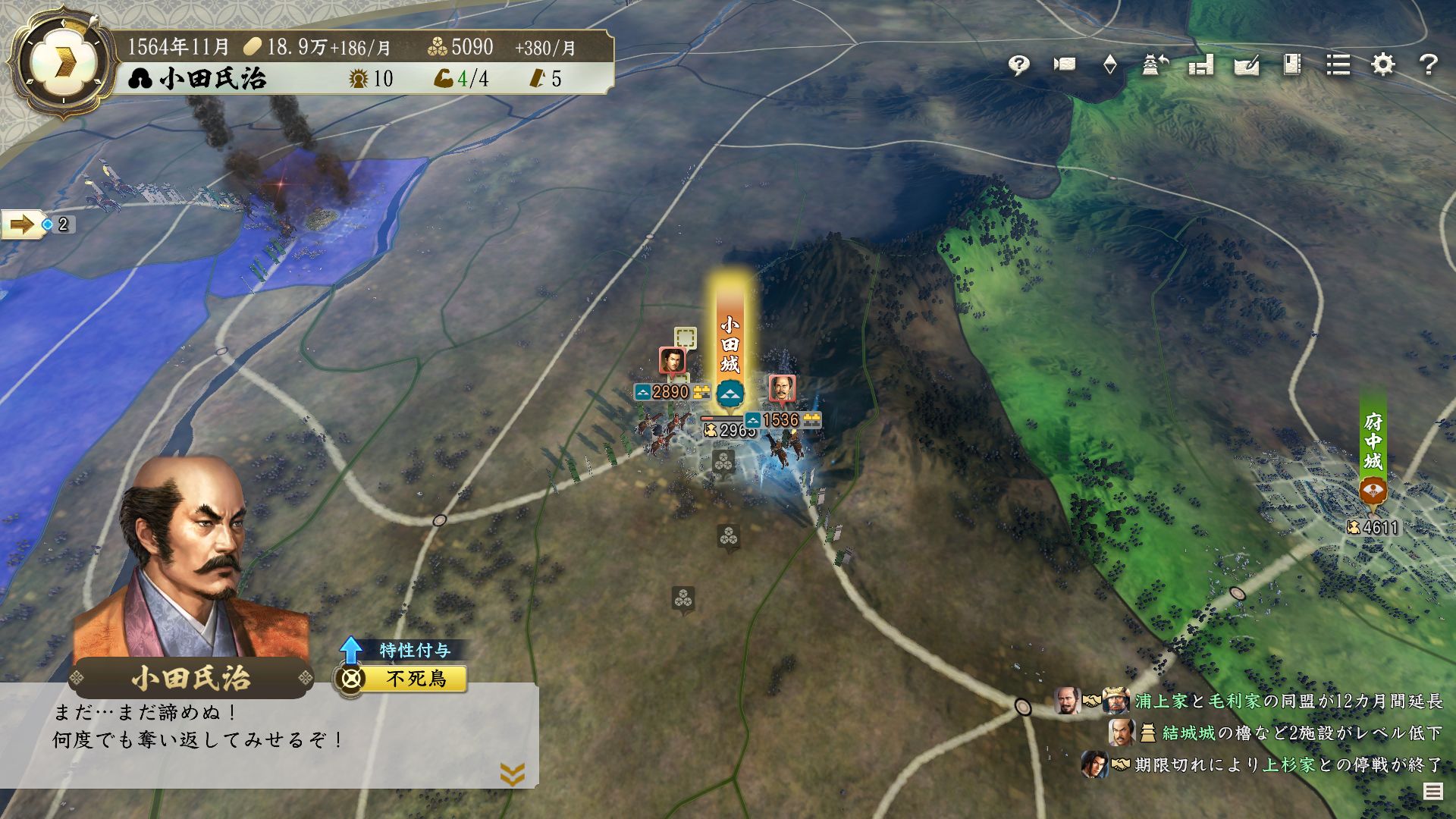
Task: Open the bar chart statistics icon
Action: coord(1201,65)
